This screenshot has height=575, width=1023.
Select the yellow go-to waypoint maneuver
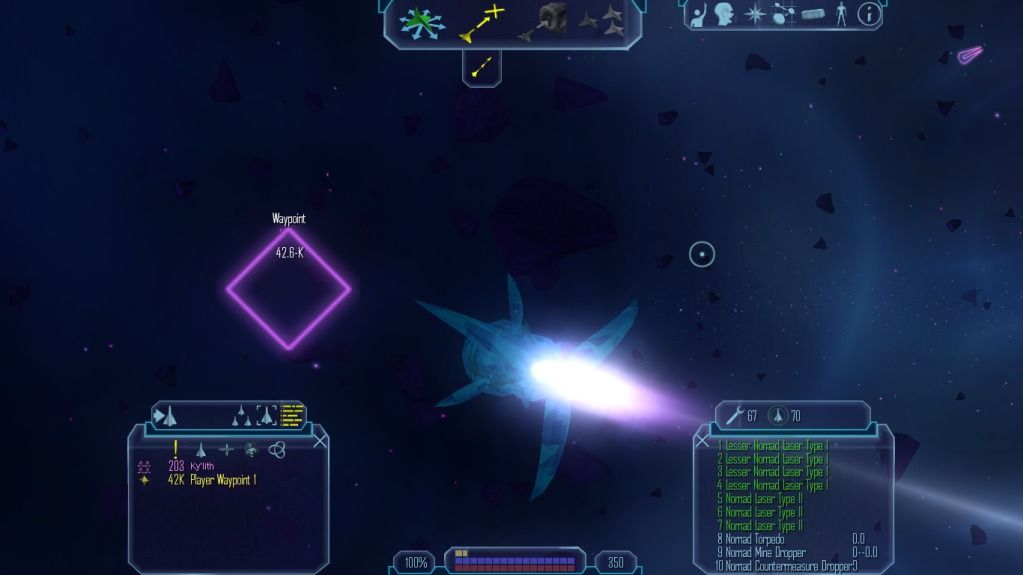tap(481, 22)
